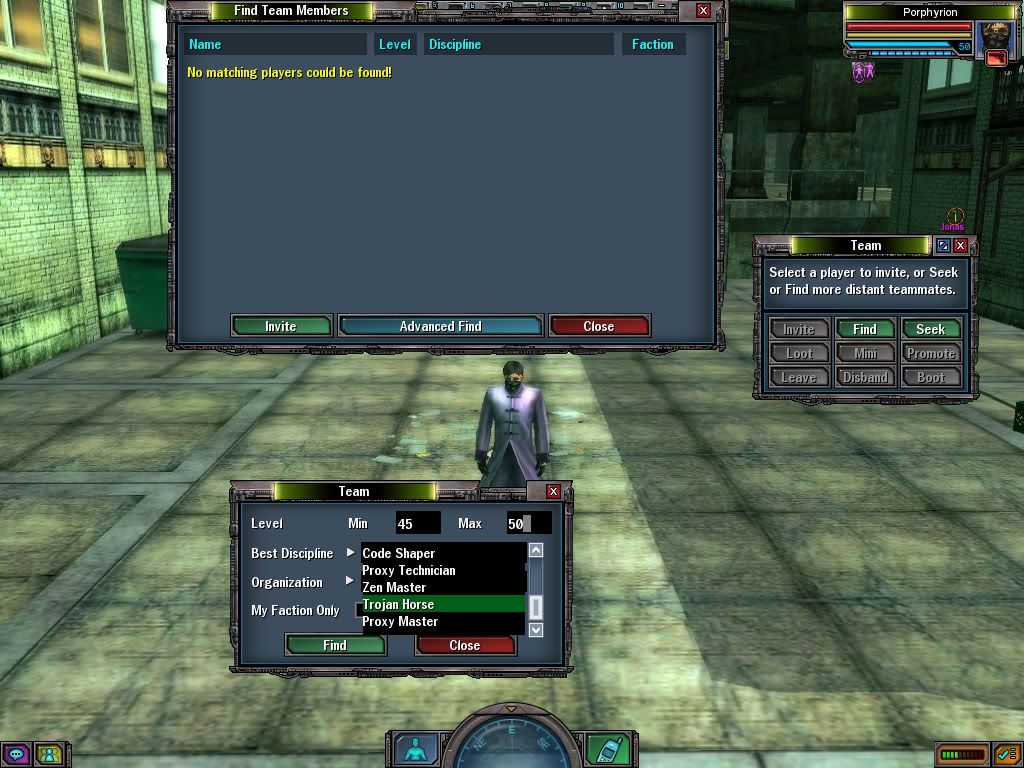Open Advanced Find options
This screenshot has width=1024, height=768.
point(440,326)
